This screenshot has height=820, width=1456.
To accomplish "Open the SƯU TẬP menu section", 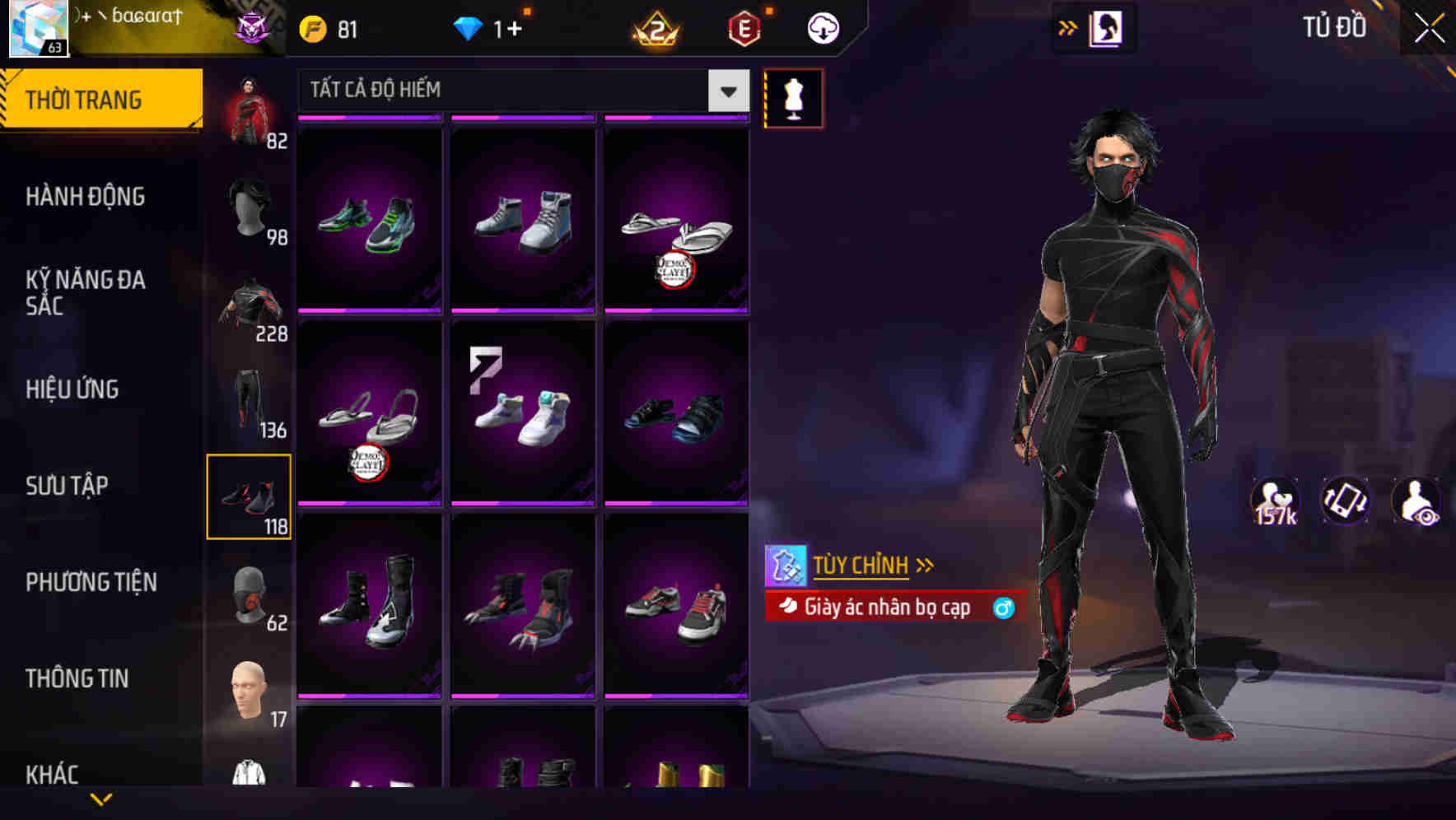I will [x=68, y=486].
